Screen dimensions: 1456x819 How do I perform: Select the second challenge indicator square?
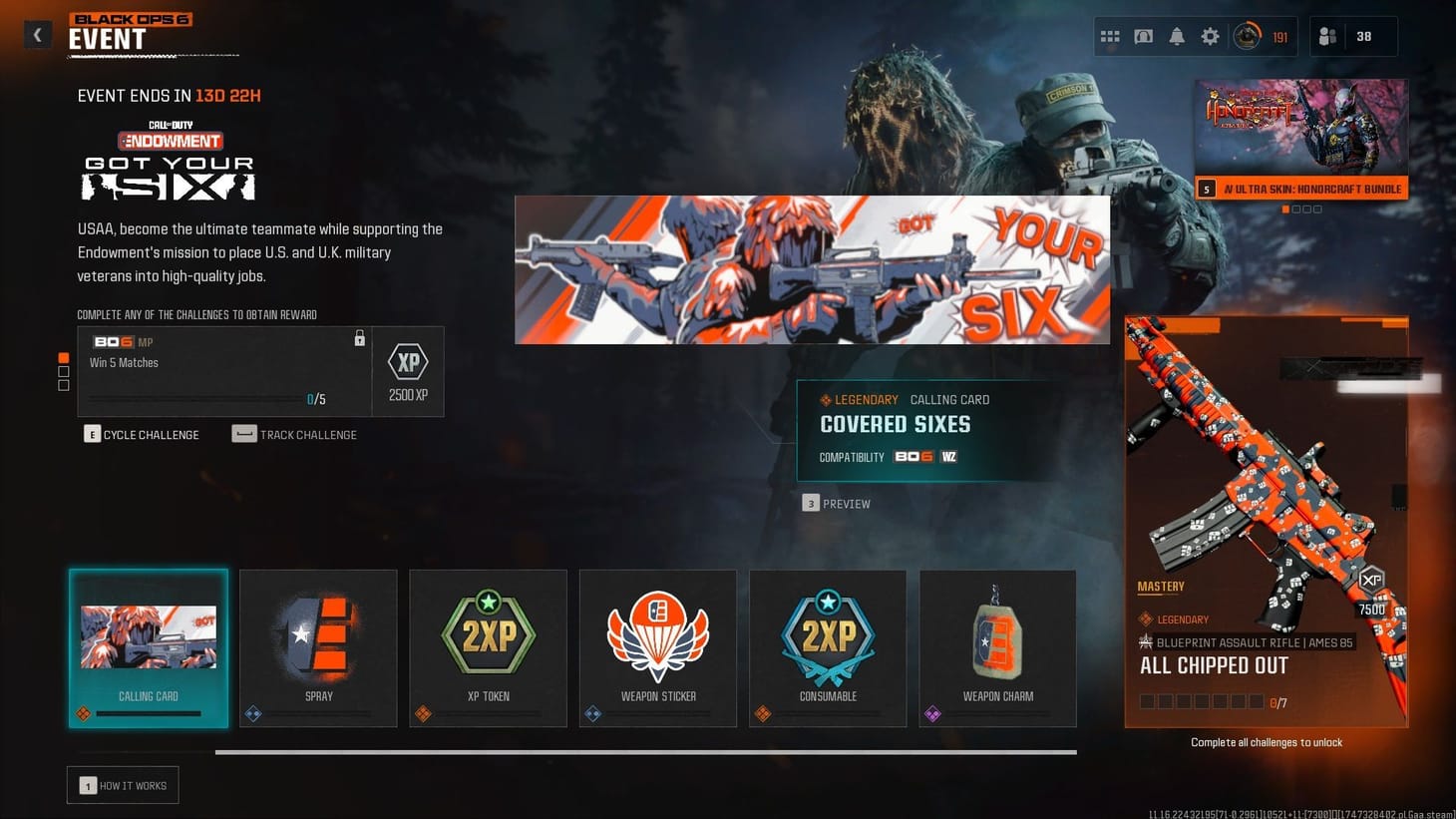tap(63, 370)
